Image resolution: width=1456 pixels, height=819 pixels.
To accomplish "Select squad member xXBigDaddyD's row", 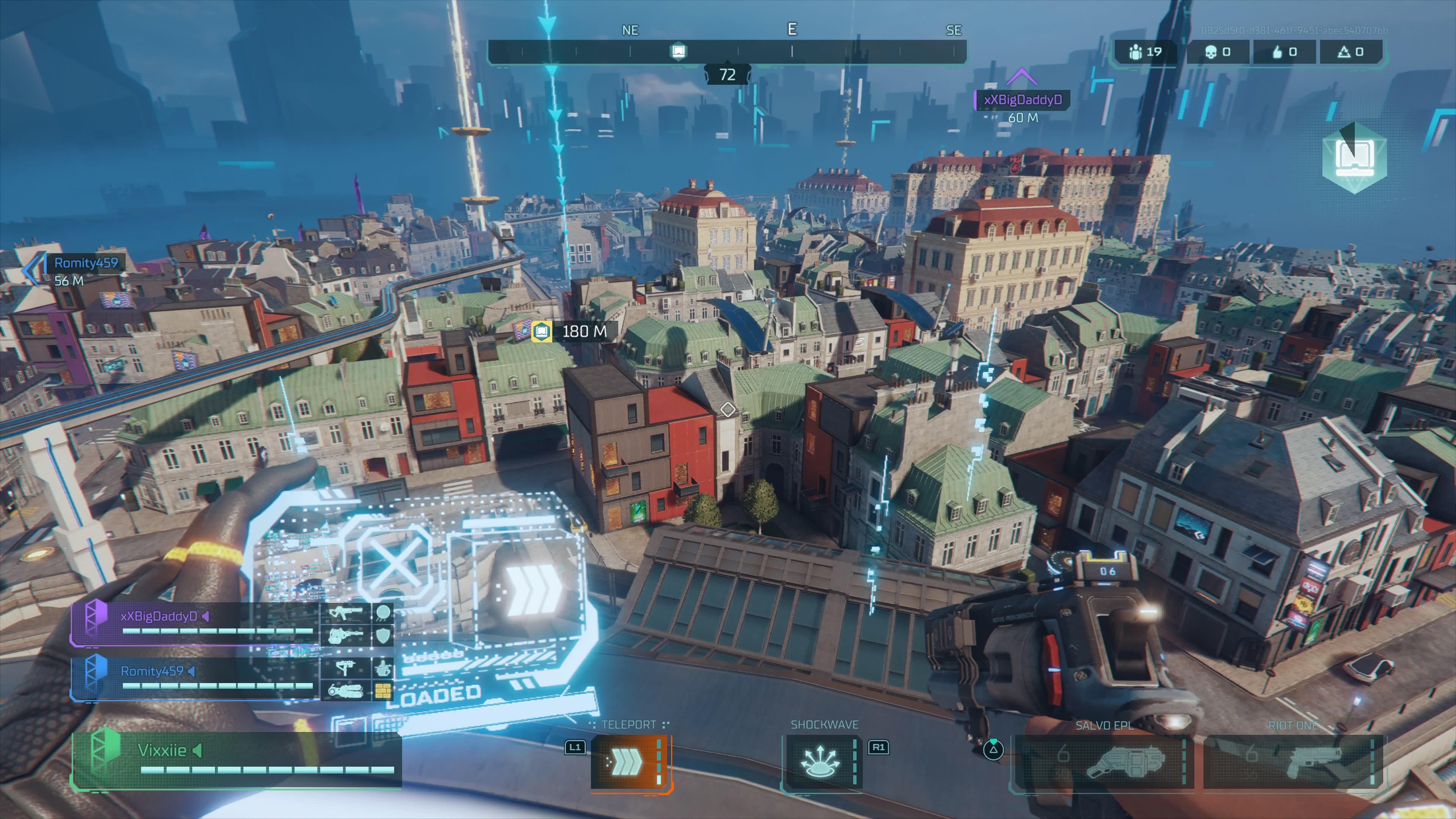I will (195, 623).
